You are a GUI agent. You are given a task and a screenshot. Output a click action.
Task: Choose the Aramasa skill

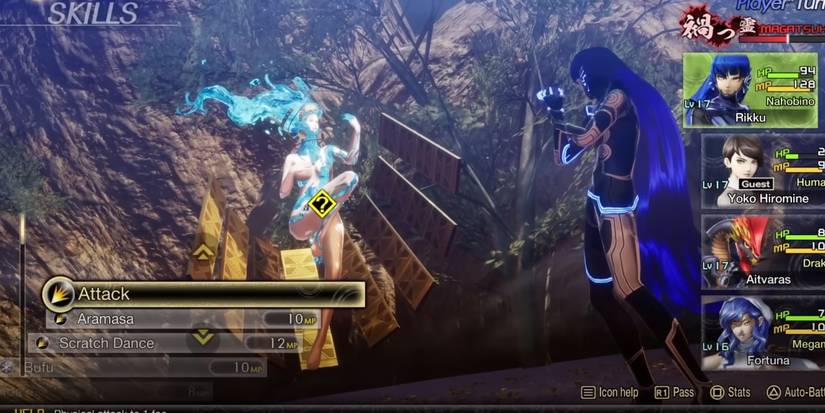(x=170, y=318)
